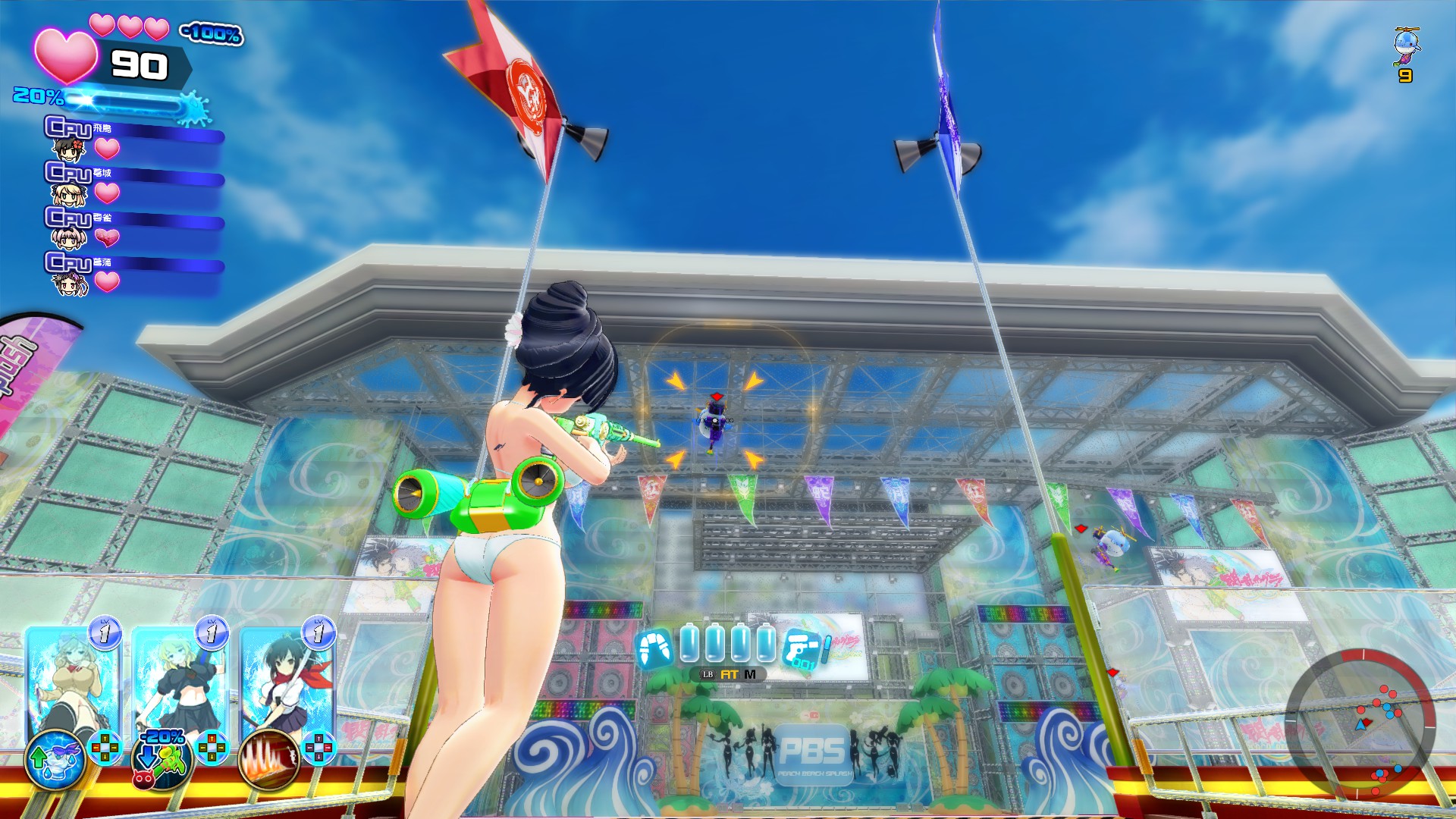Open the D-pad selector on the first card
The height and width of the screenshot is (819, 1456).
point(105,748)
